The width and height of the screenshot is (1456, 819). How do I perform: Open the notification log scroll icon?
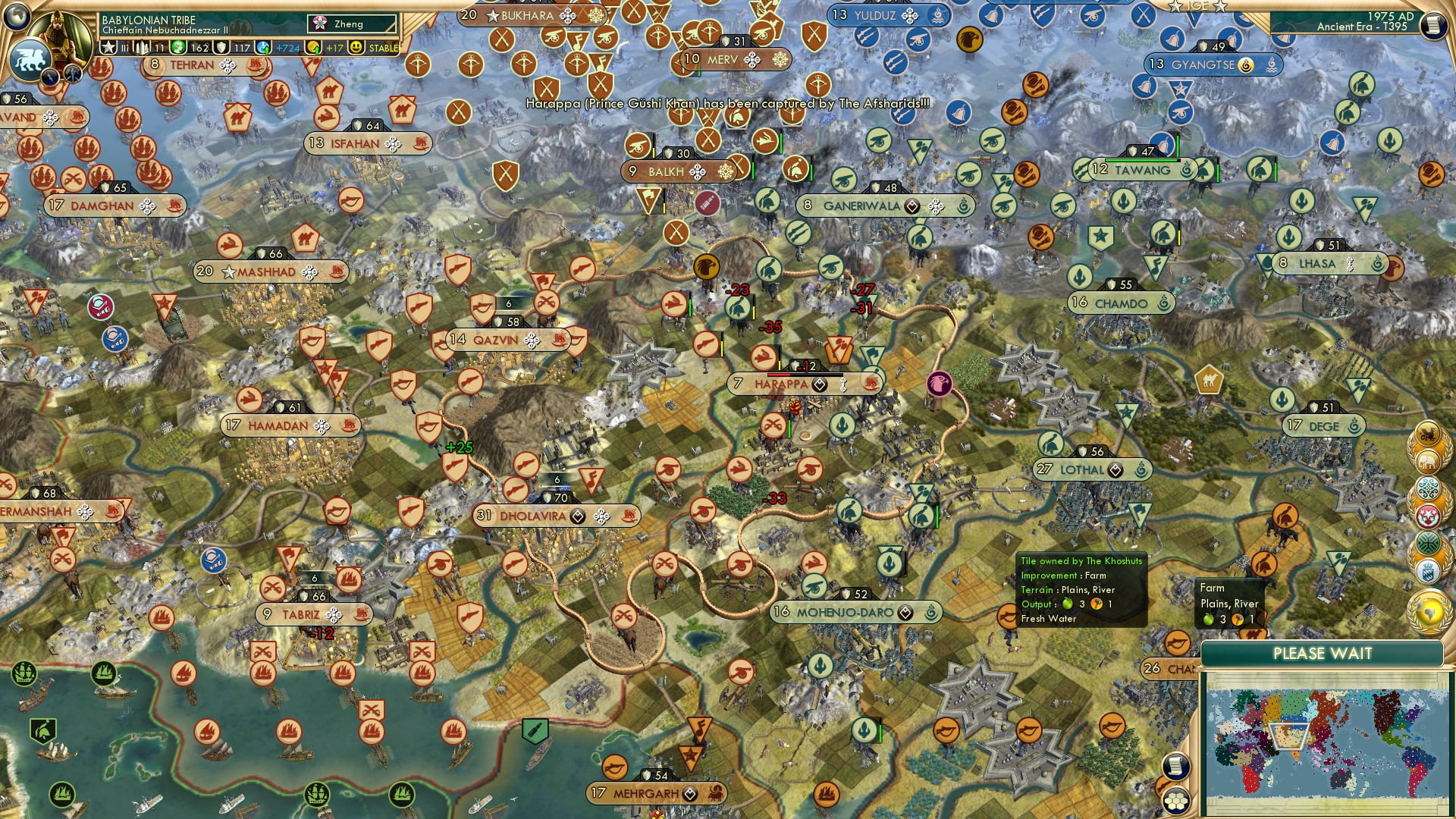(1177, 766)
